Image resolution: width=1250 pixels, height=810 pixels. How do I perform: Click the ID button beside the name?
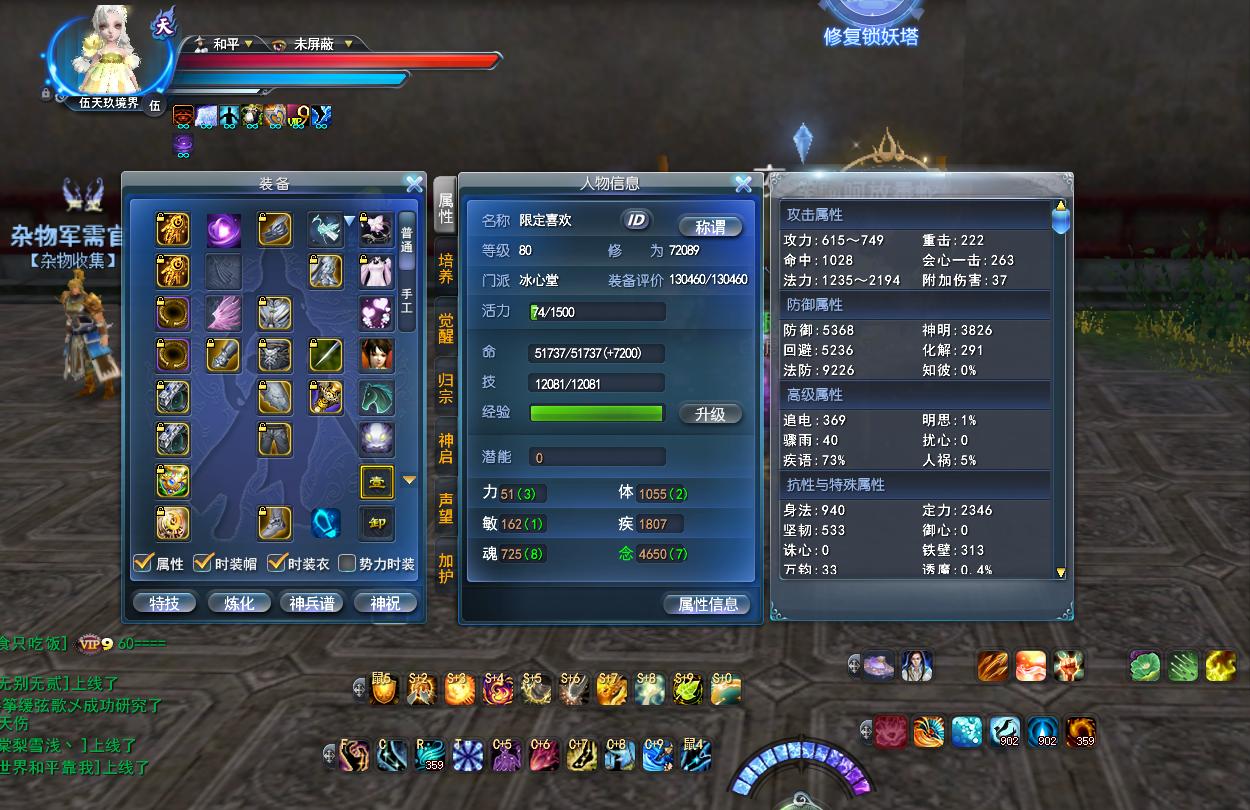636,221
